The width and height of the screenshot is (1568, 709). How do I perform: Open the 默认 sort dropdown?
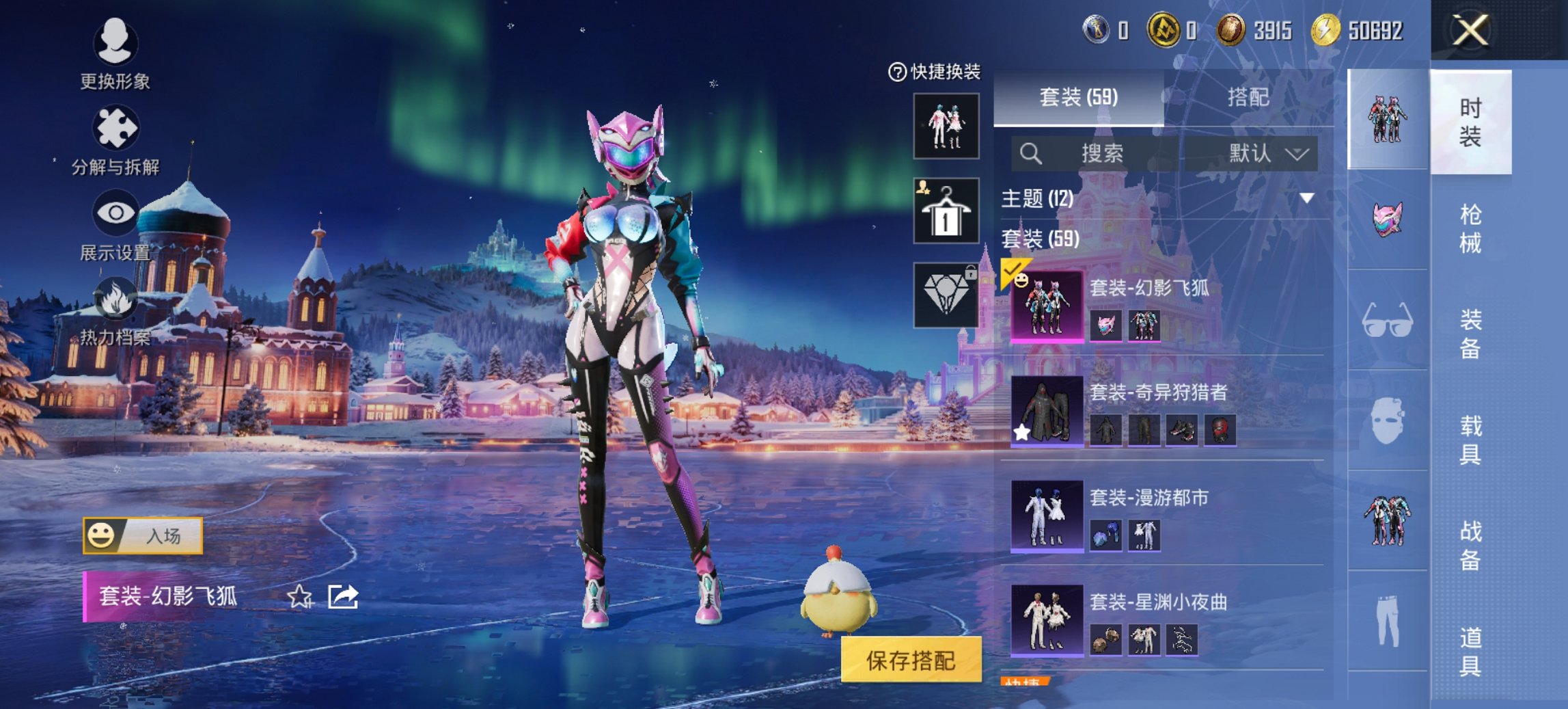click(x=1267, y=153)
